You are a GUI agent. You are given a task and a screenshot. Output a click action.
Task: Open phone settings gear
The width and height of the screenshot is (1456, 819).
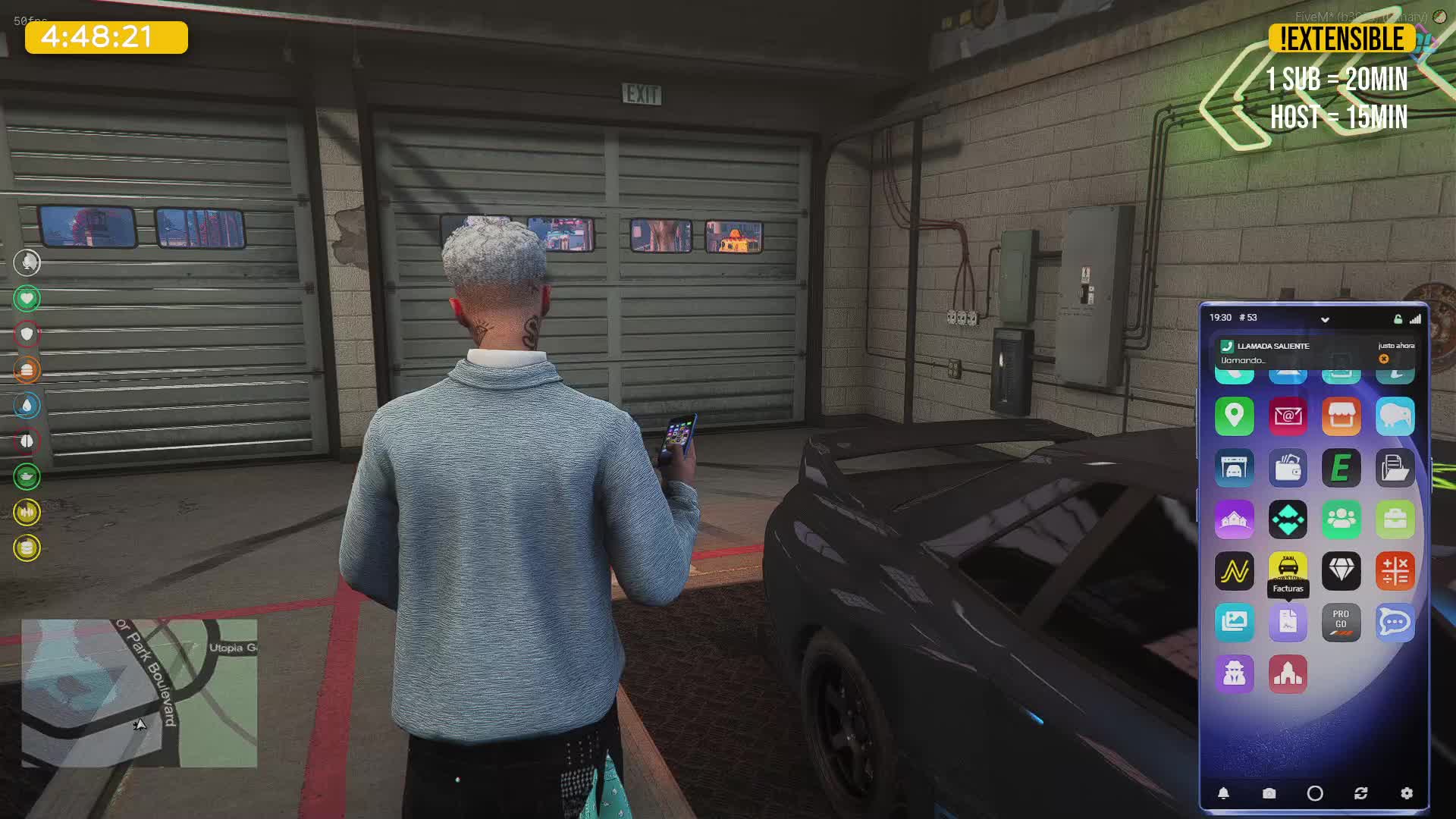coord(1407,793)
